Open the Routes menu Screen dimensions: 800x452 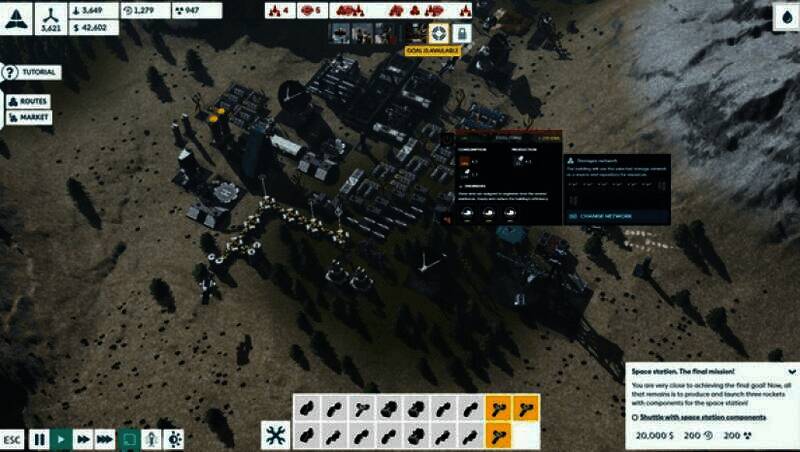coord(28,101)
